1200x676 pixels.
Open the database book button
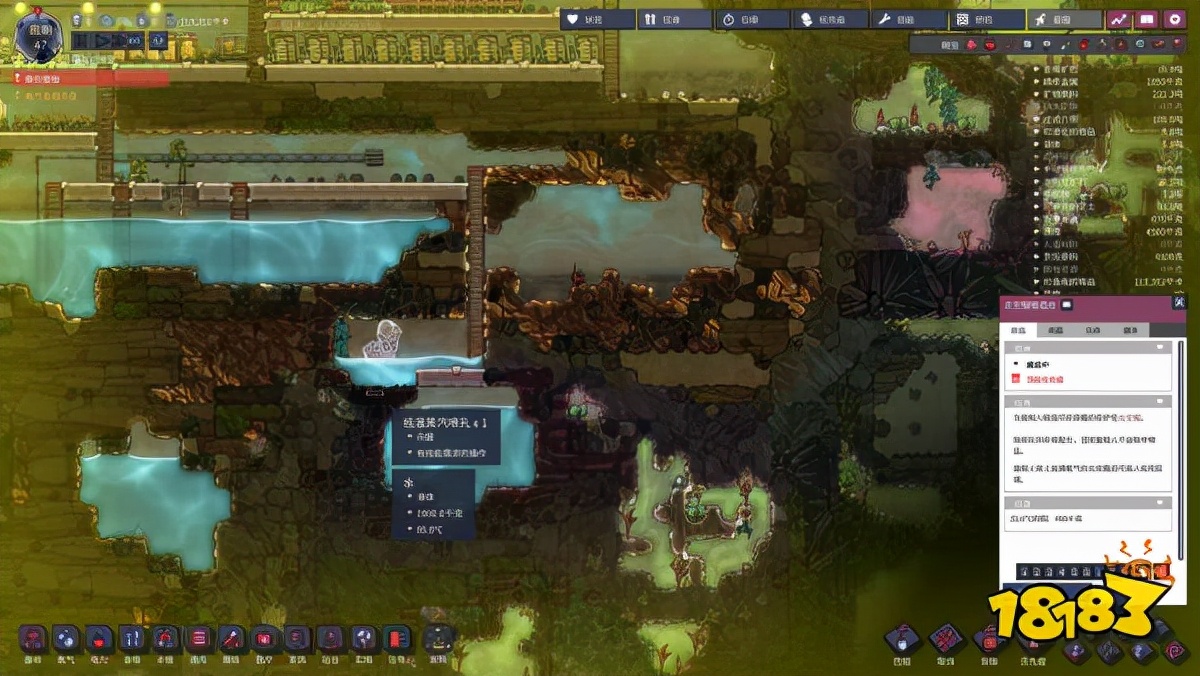point(1146,19)
